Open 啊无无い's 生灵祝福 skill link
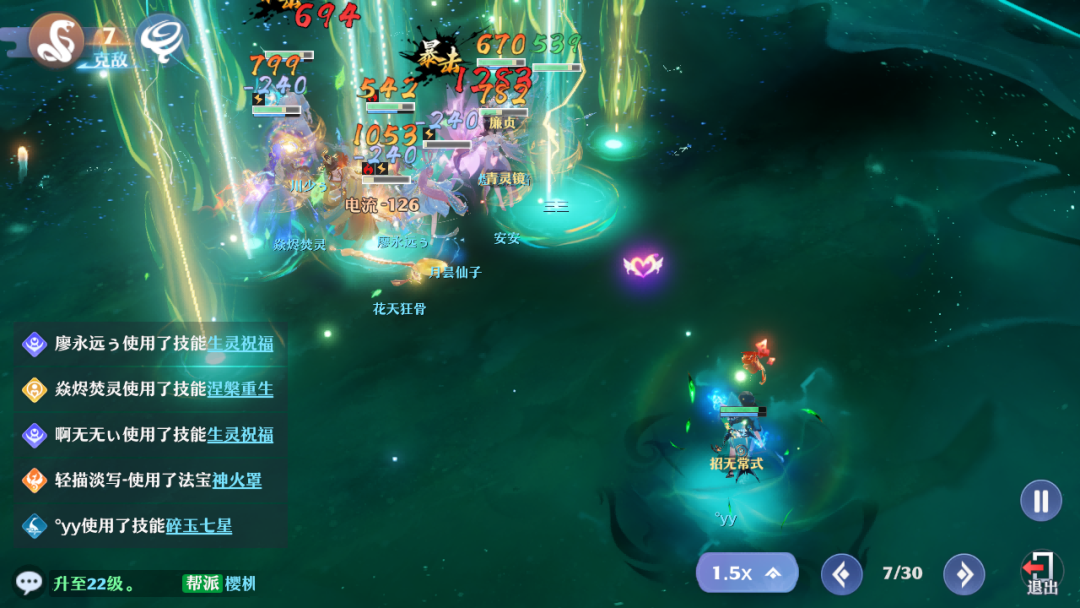 pyautogui.click(x=240, y=434)
